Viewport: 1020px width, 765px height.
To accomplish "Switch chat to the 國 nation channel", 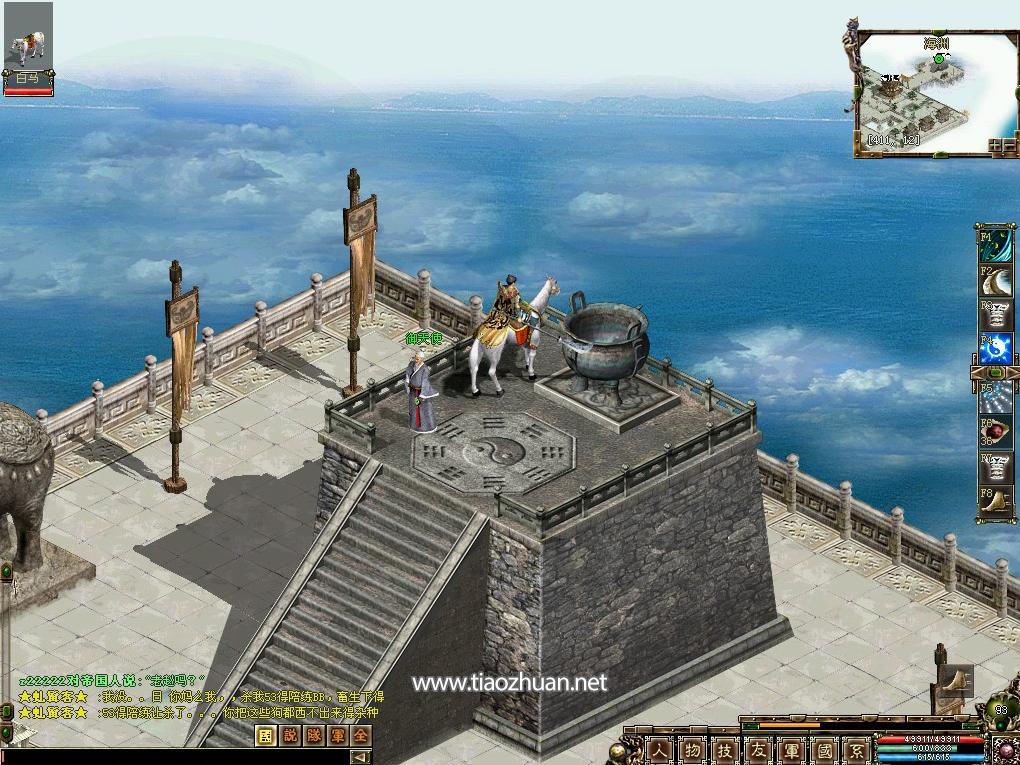I will pyautogui.click(x=264, y=735).
